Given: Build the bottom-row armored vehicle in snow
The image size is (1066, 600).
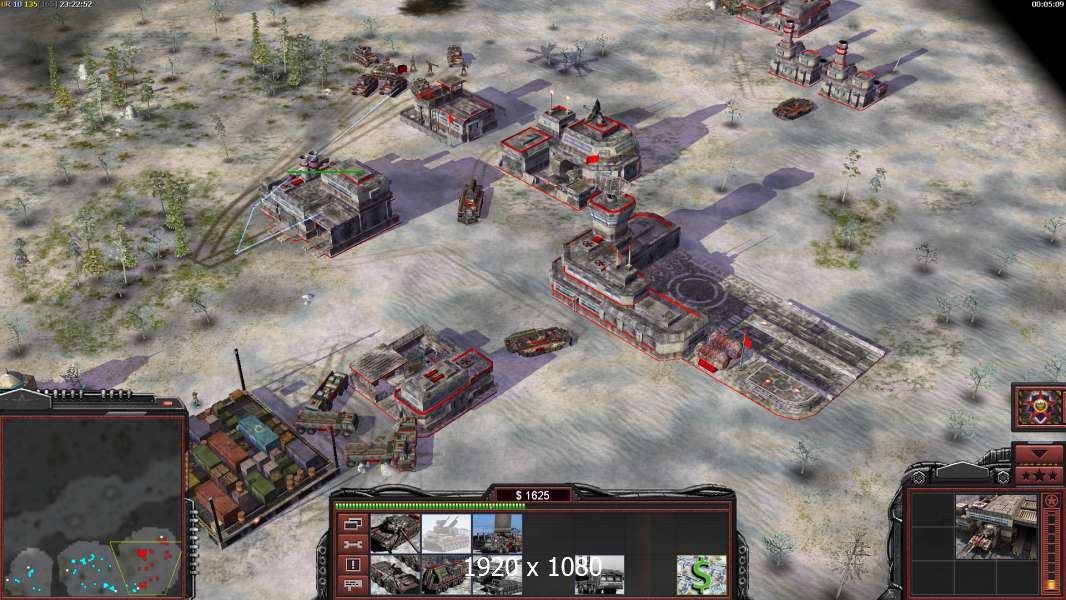Looking at the screenshot, I should (395, 575).
